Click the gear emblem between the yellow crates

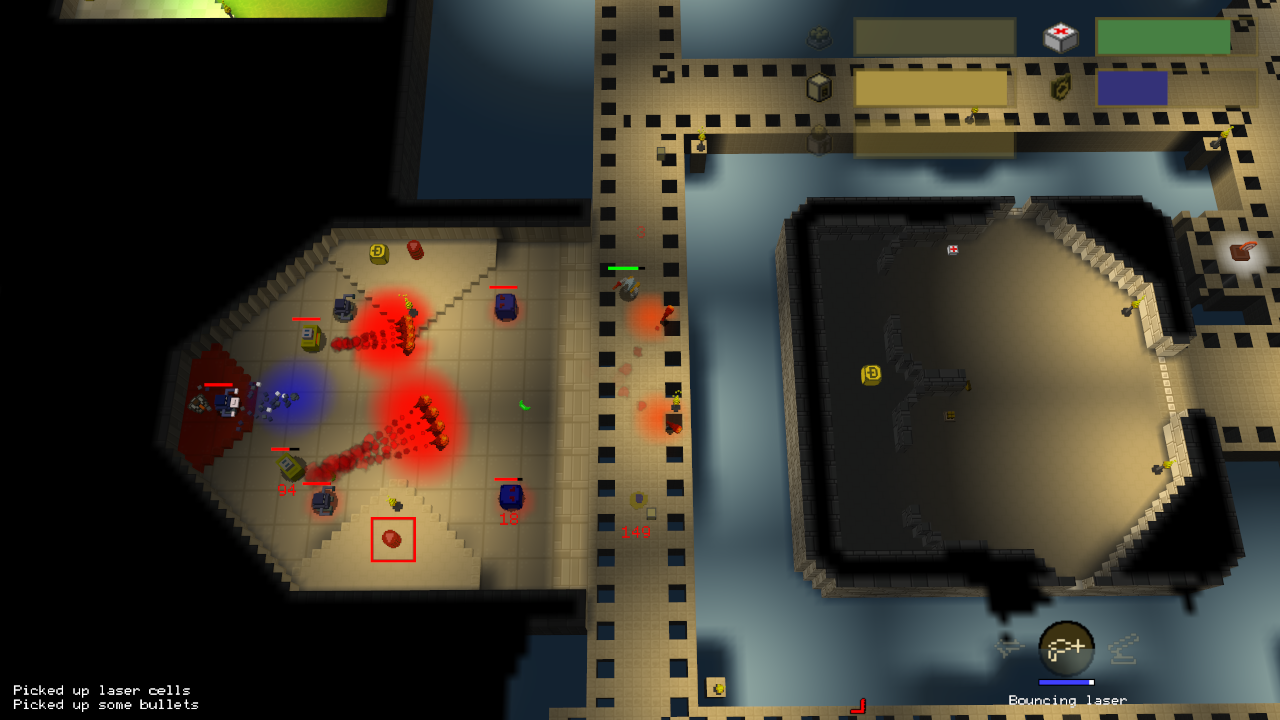tap(1061, 88)
